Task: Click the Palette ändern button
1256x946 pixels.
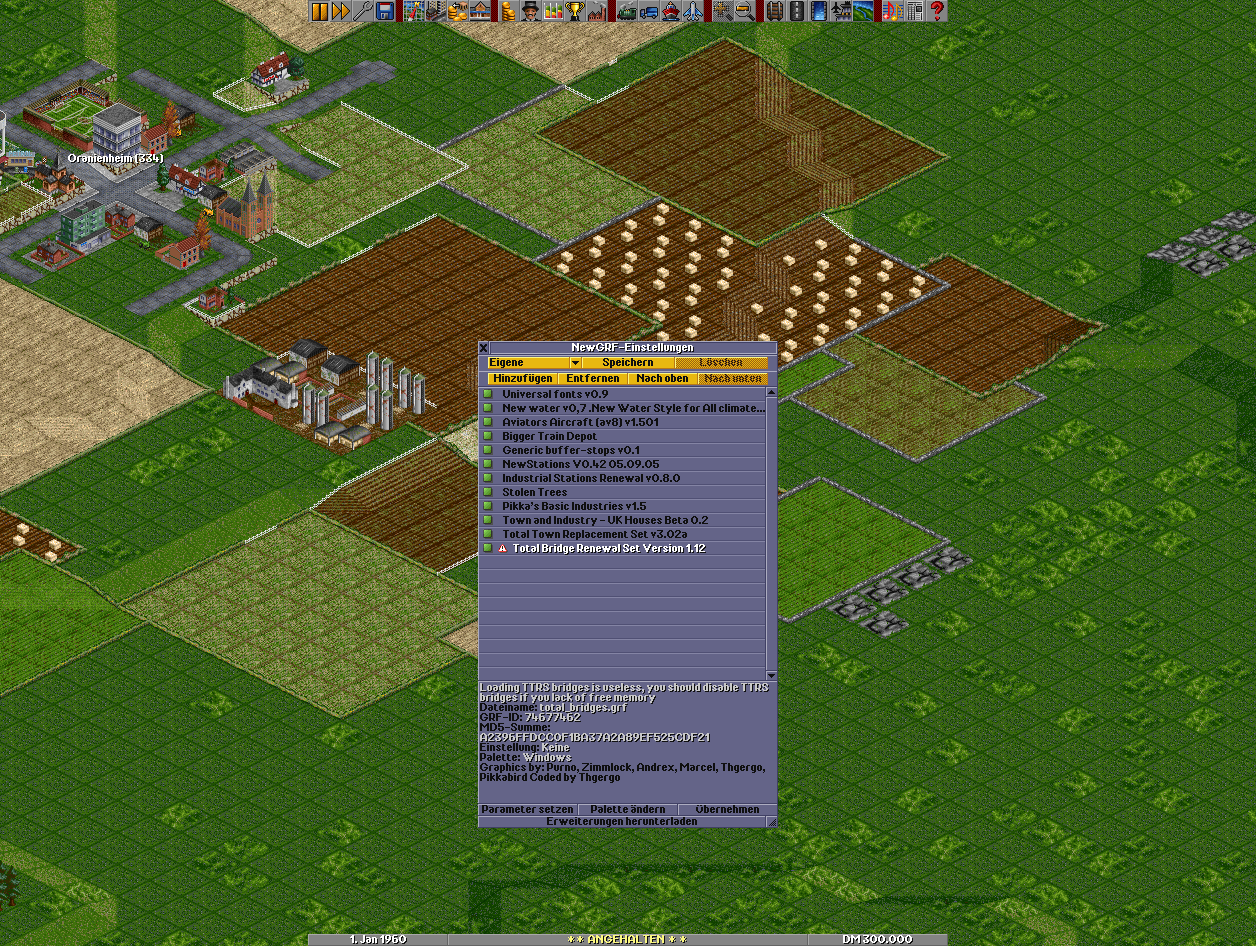Action: coord(627,809)
